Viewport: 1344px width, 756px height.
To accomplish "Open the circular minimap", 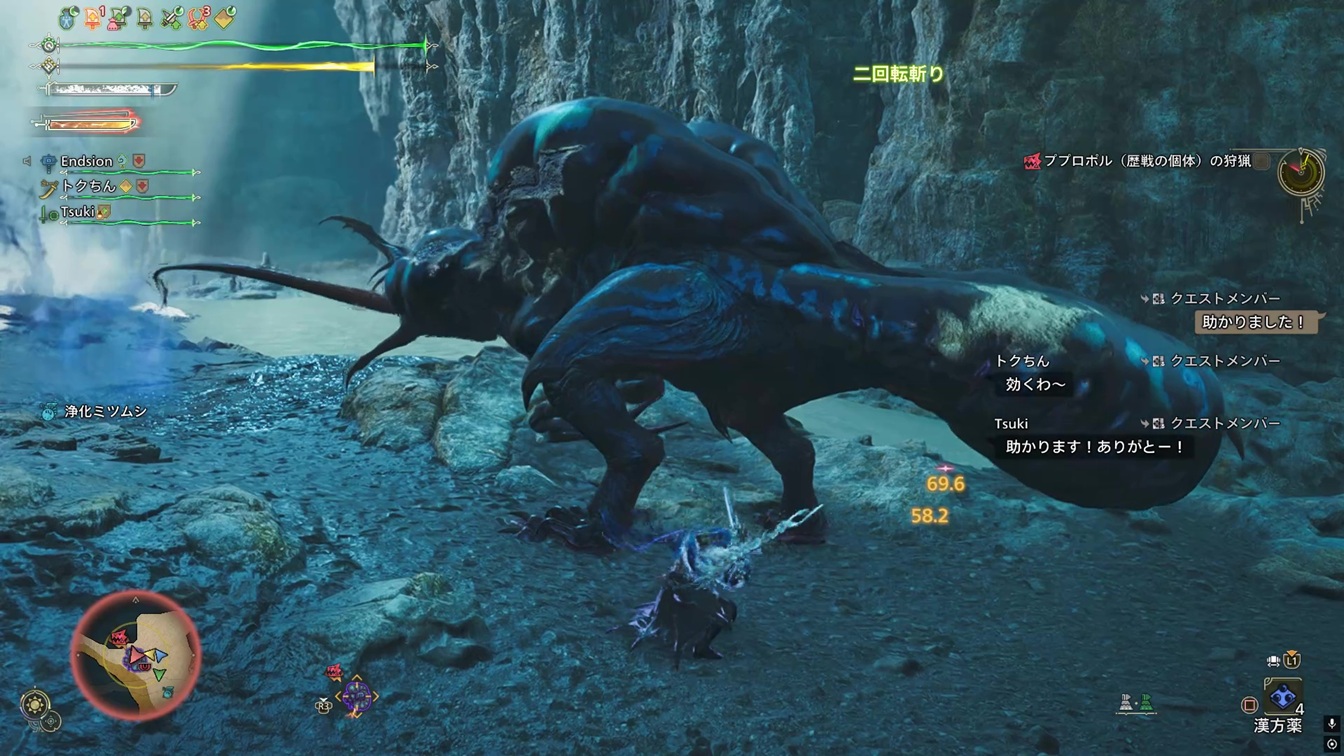I will (136, 655).
